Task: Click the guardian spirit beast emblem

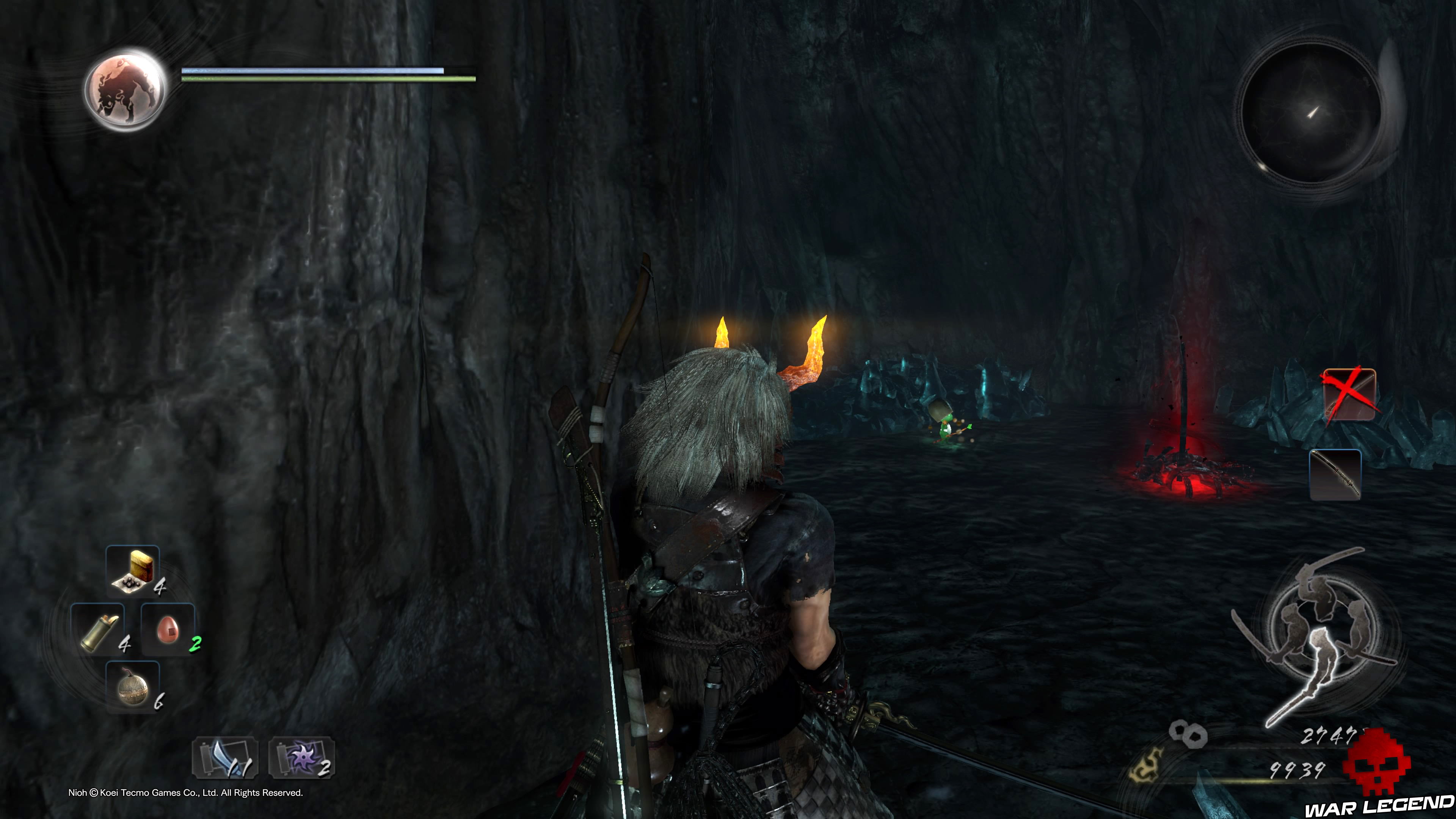Action: 126,89
